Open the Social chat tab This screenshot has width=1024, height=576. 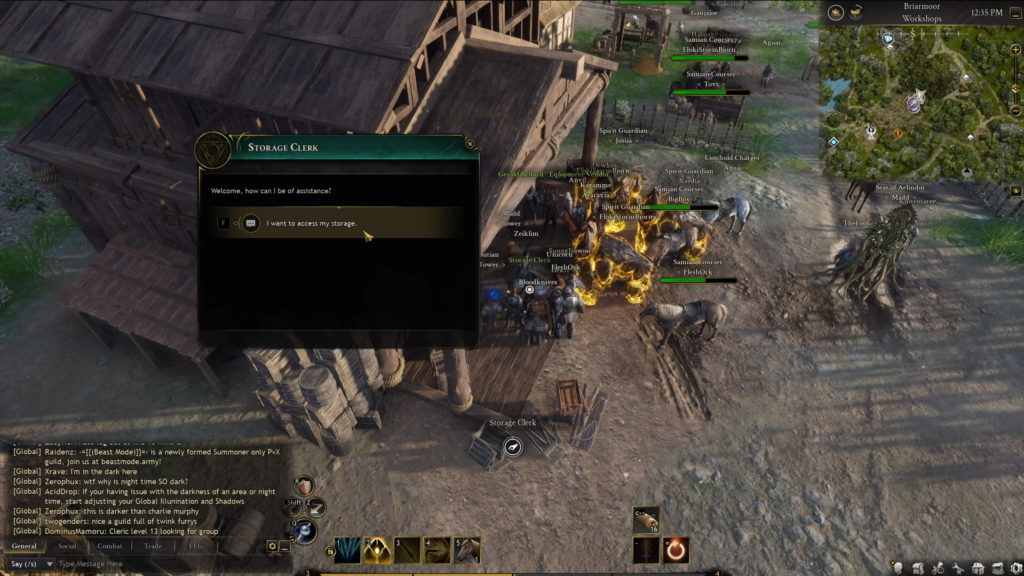tap(67, 546)
